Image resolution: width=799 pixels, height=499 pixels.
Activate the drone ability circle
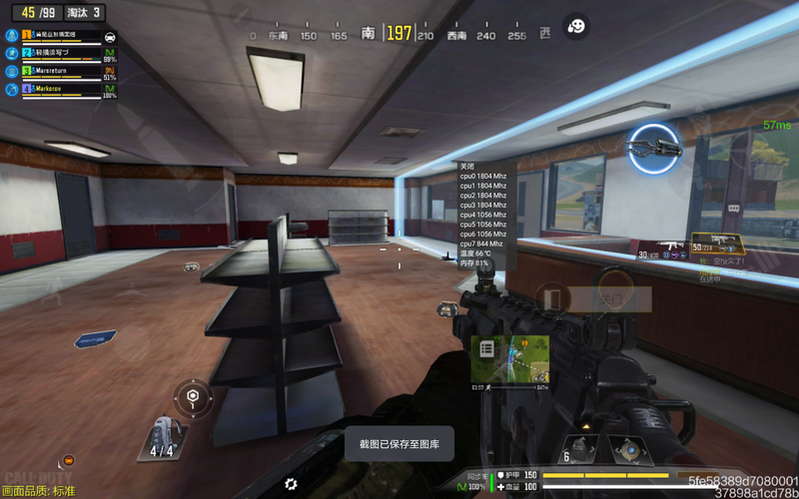click(654, 149)
